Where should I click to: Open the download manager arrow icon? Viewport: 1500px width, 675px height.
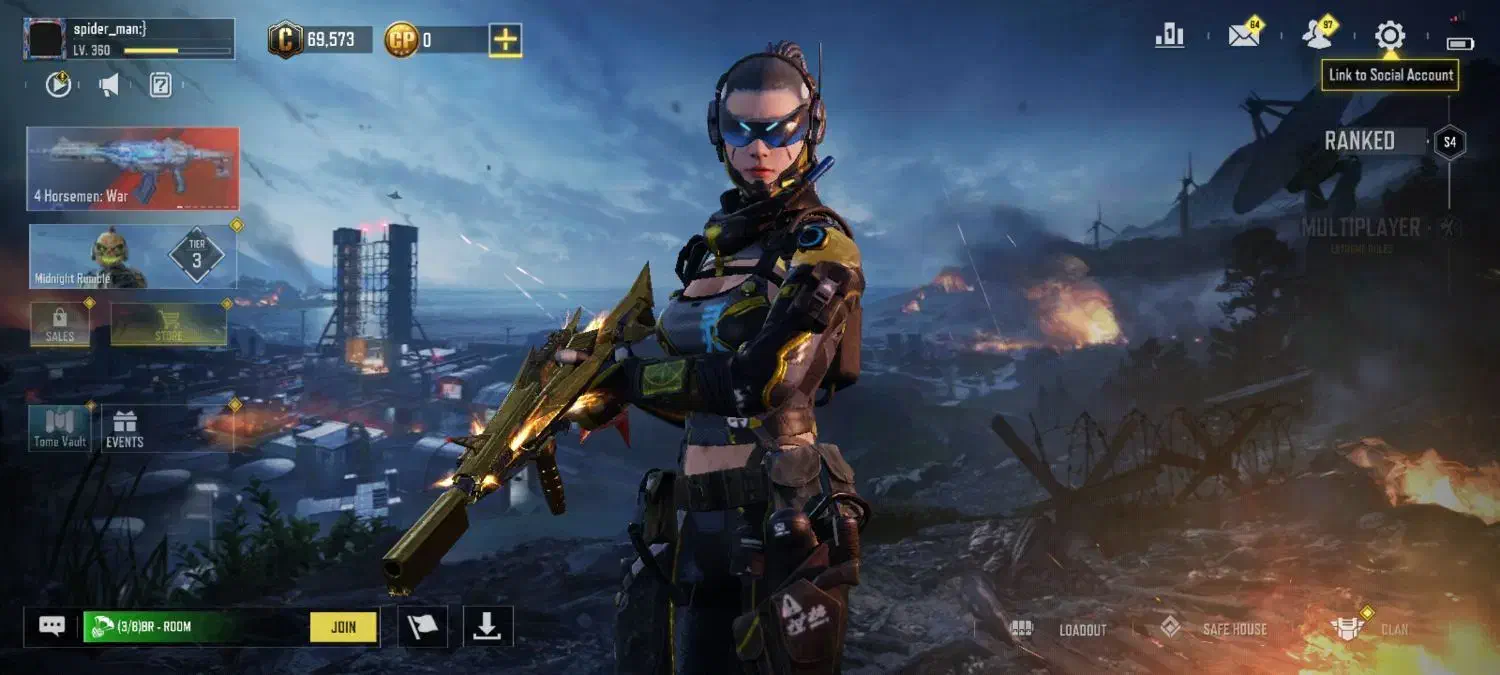[487, 626]
